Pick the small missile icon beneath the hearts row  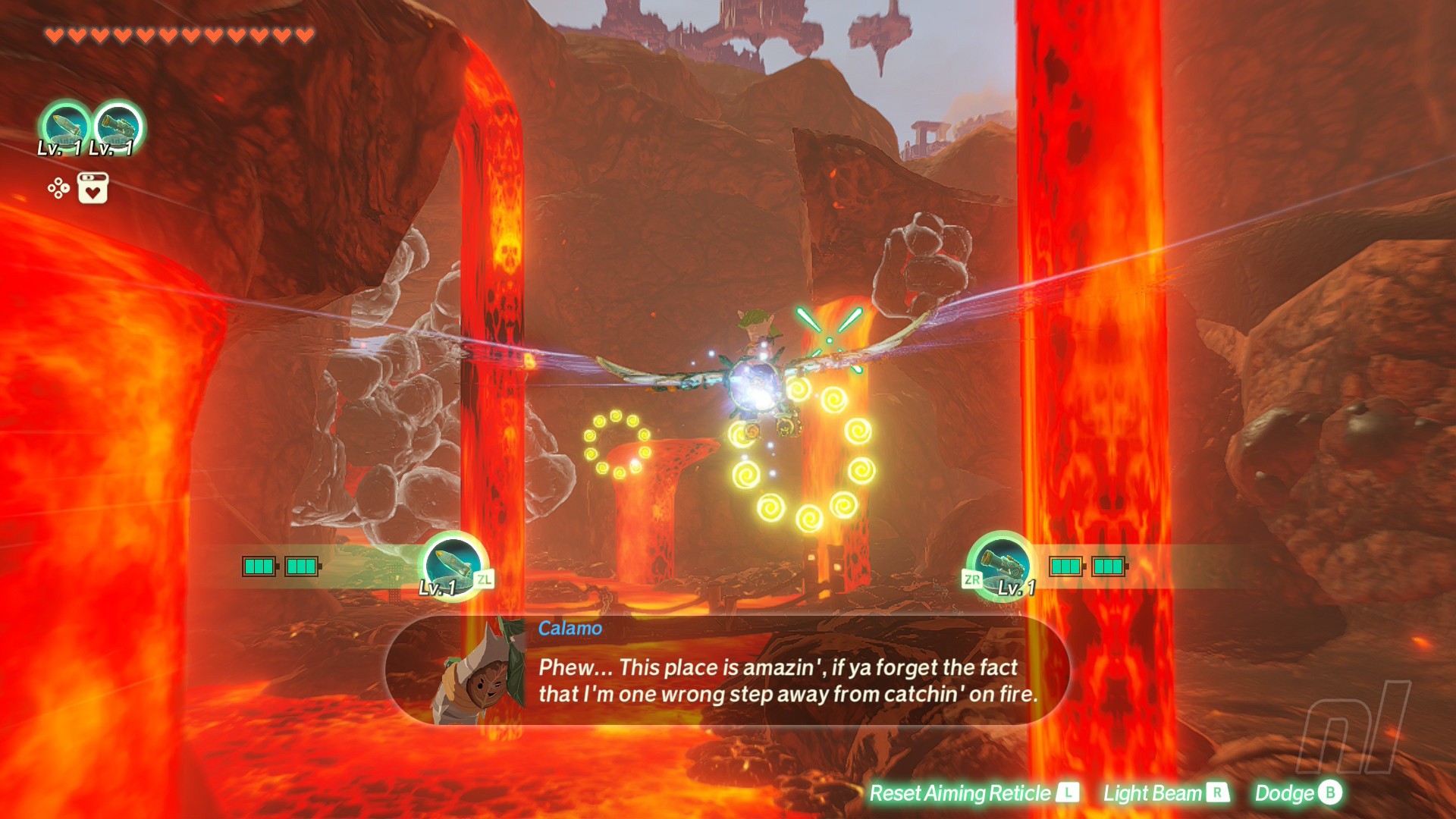[x=65, y=126]
